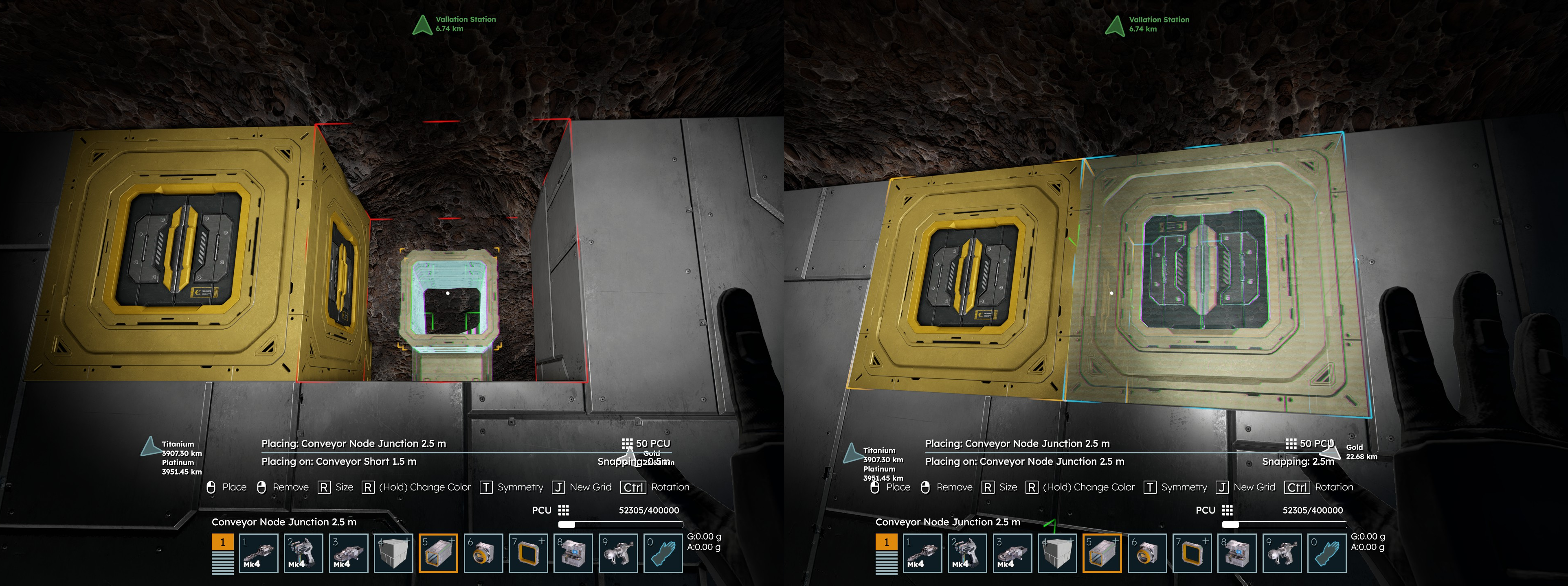Viewport: 1568px width, 586px height.
Task: Select the Mk4 drill slot in left screenshot
Action: pos(259,553)
